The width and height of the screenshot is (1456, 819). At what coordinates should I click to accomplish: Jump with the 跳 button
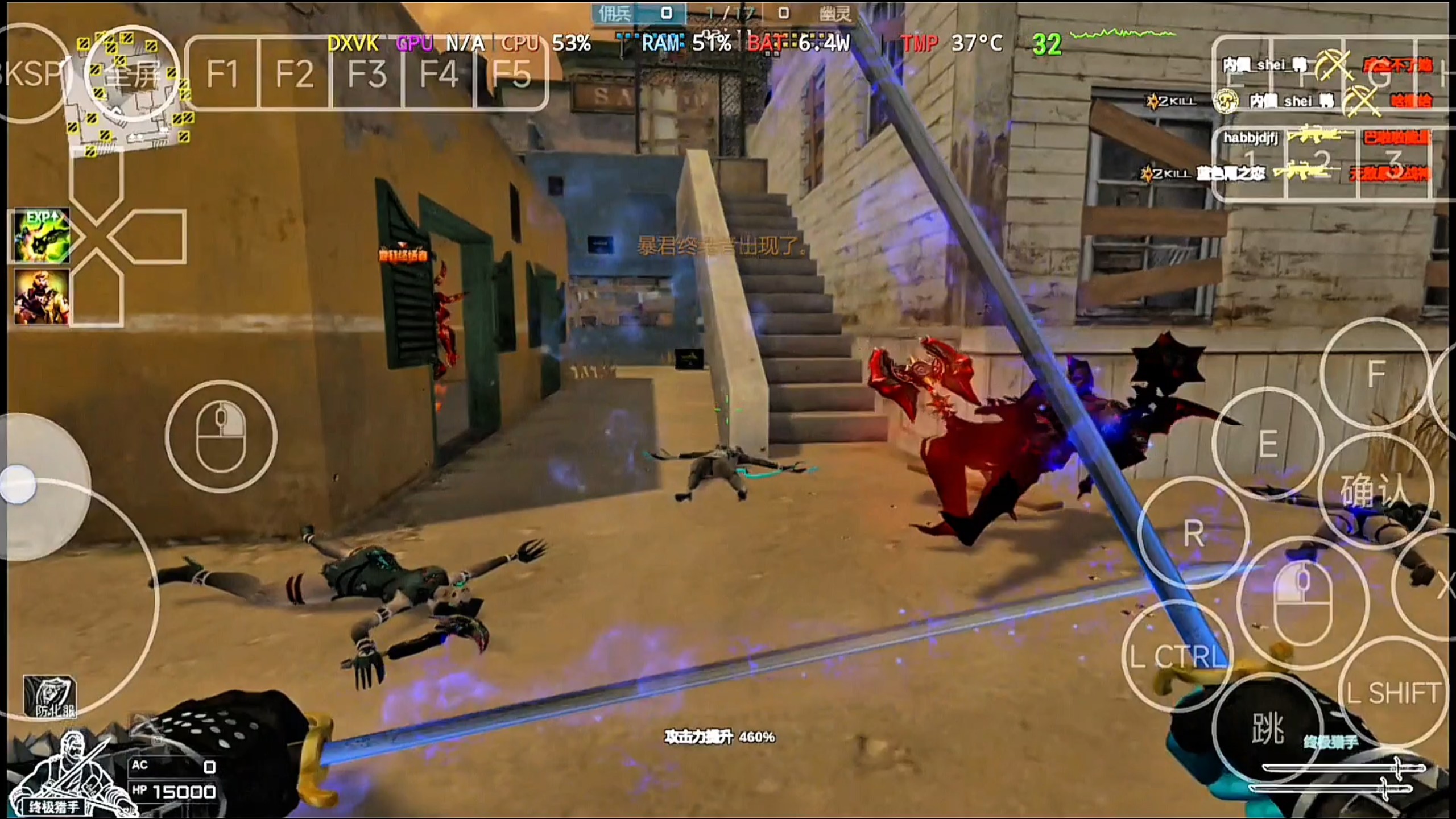tap(1268, 728)
